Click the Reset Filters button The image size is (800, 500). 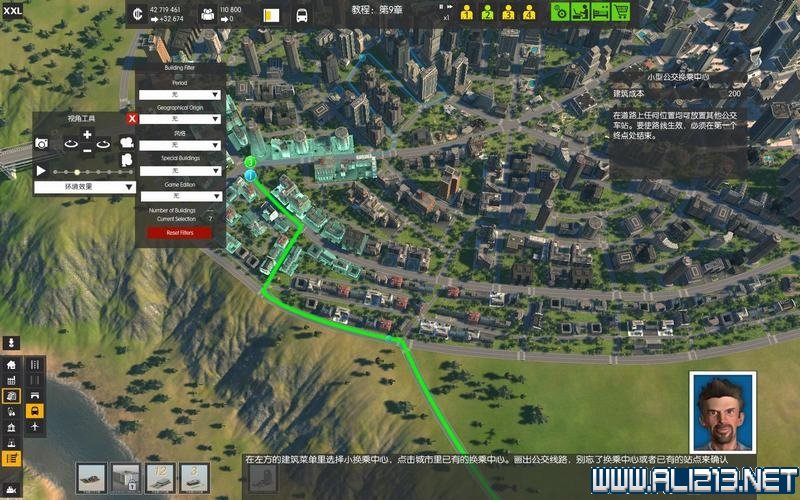[180, 232]
